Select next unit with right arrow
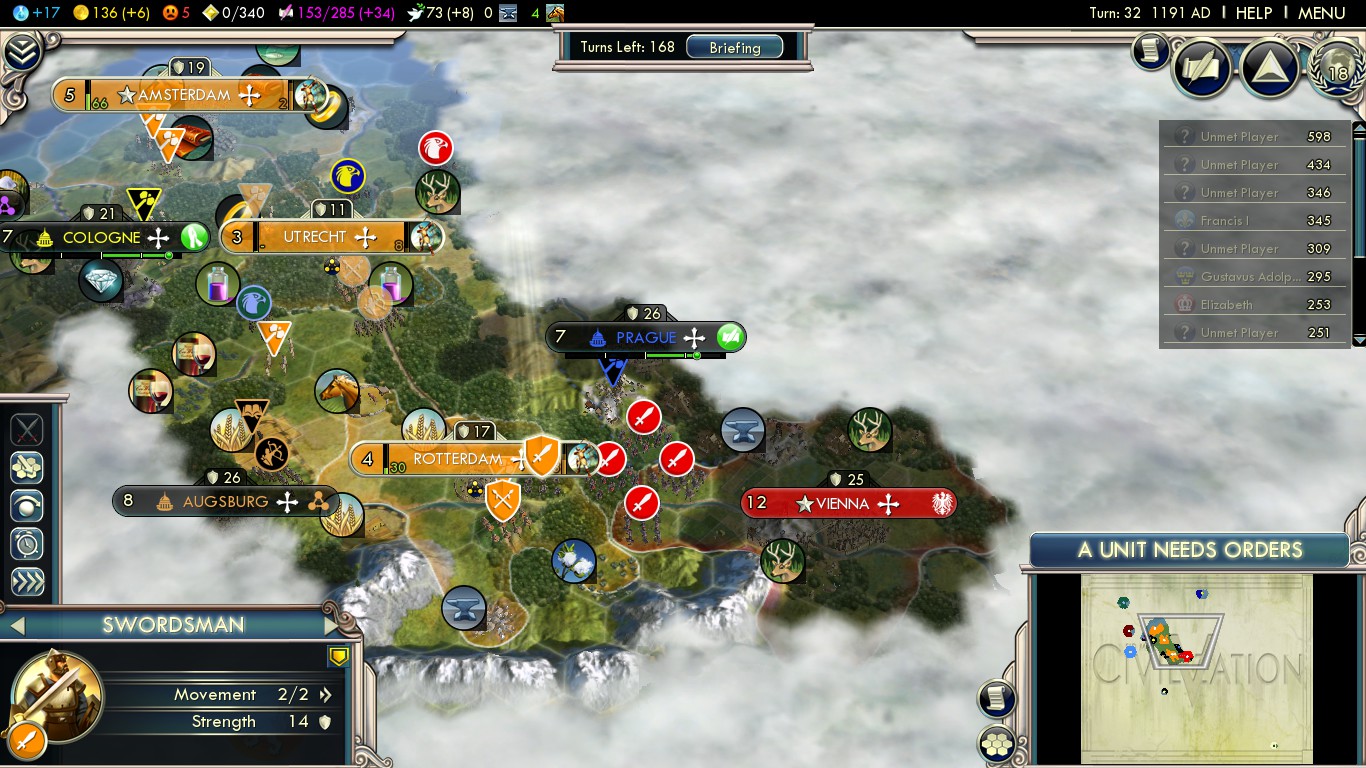Screen dimensions: 1366x768 (x=333, y=626)
